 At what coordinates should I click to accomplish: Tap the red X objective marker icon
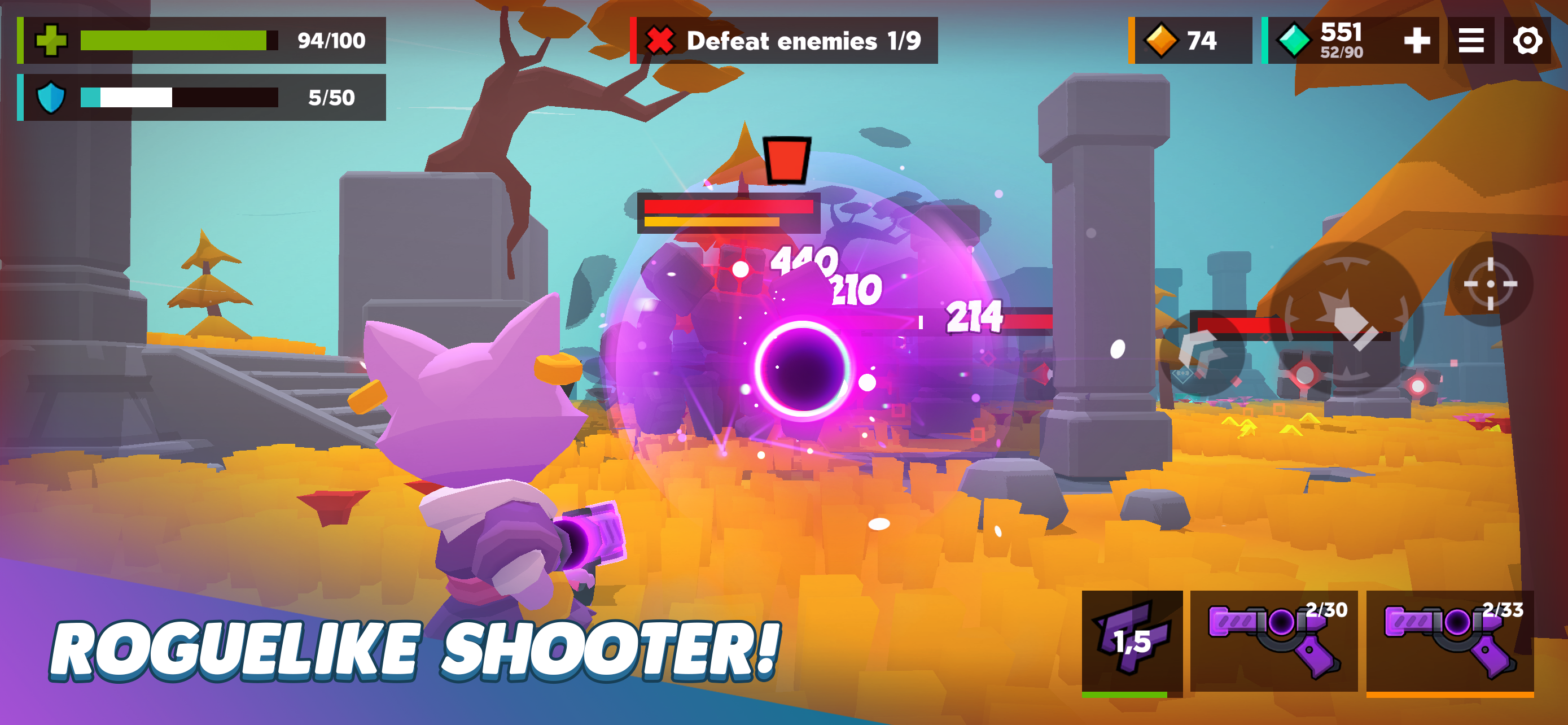point(659,40)
